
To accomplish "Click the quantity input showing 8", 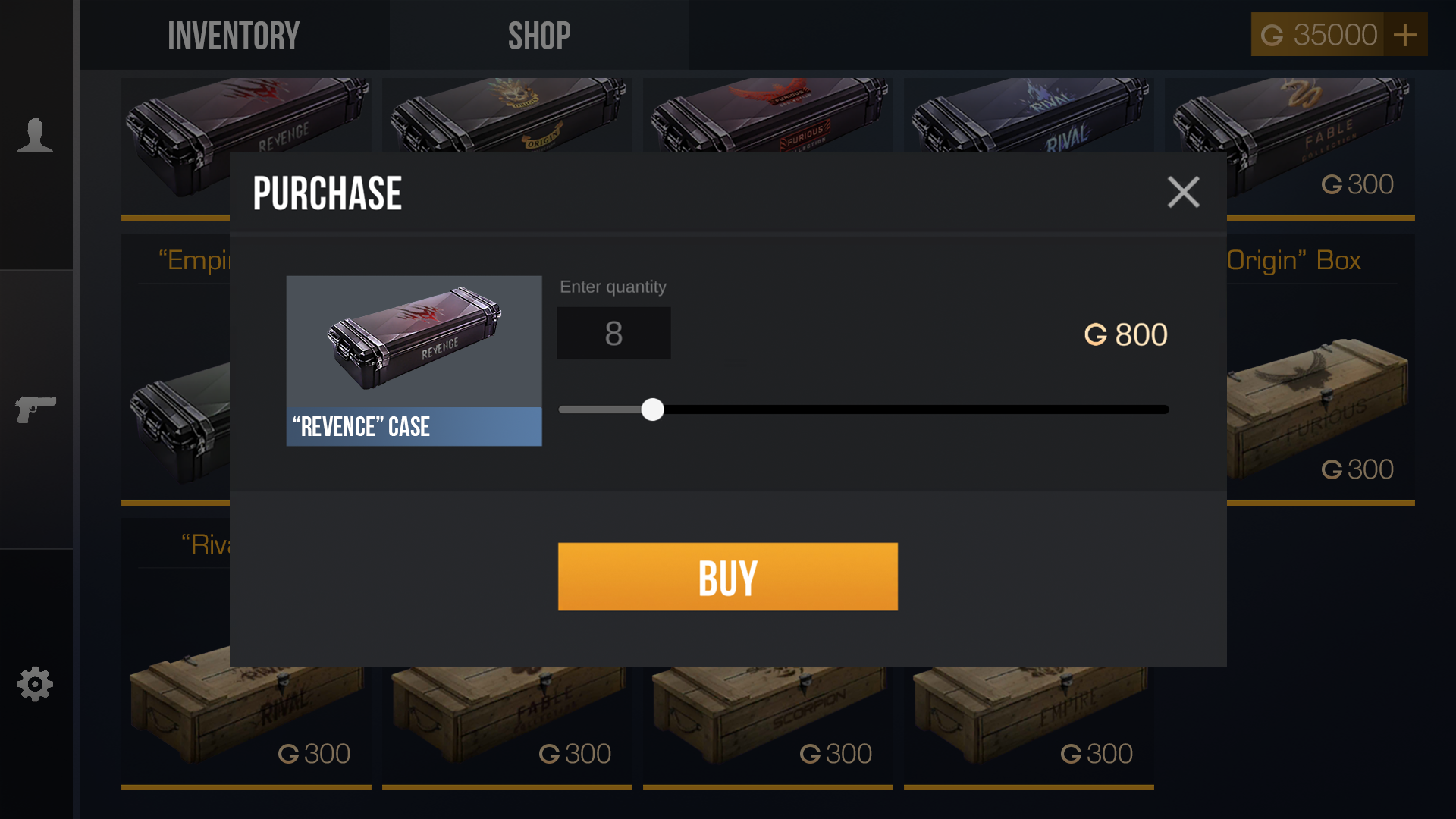I will point(613,333).
